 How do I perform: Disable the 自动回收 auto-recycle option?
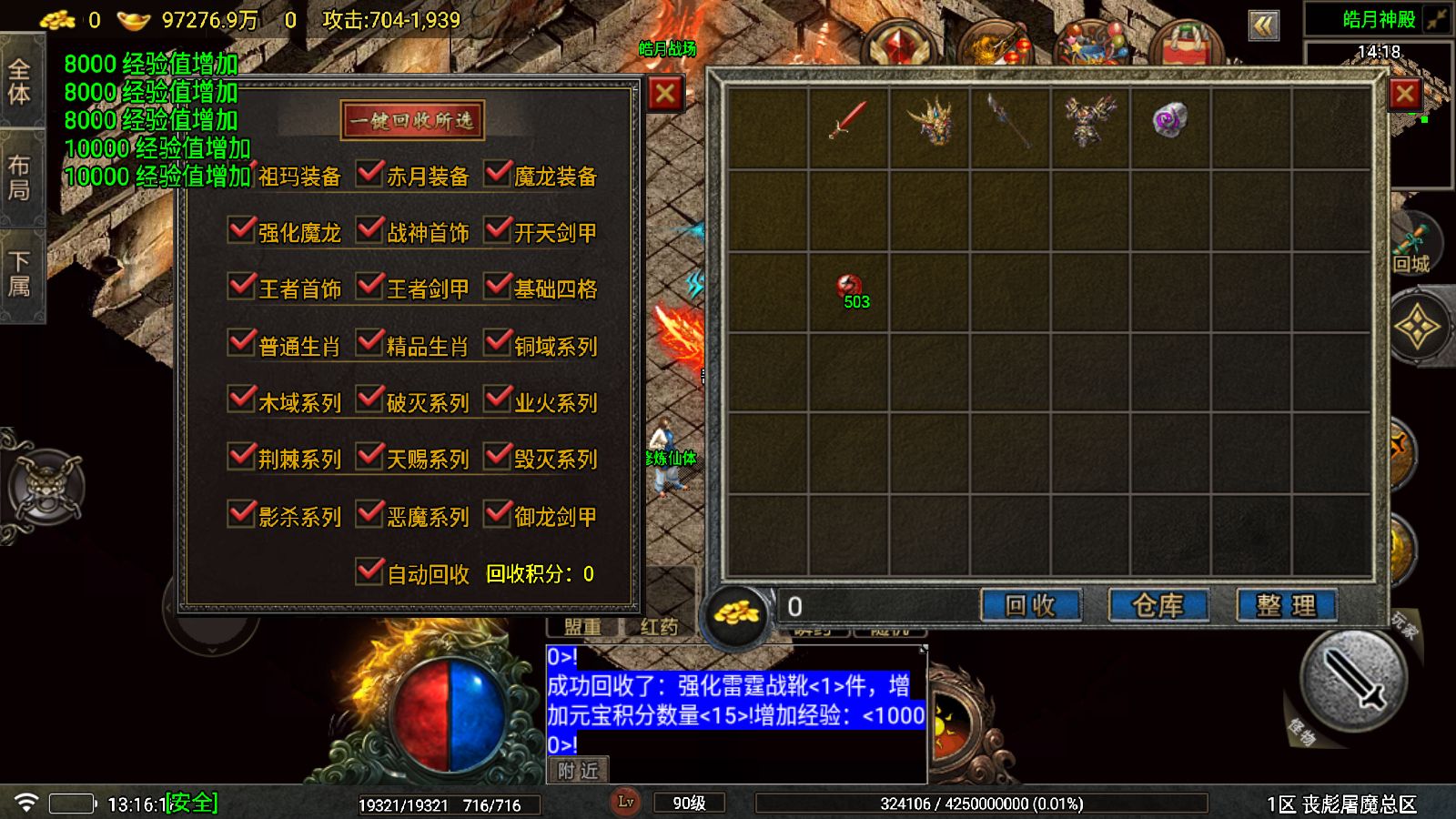coord(370,571)
